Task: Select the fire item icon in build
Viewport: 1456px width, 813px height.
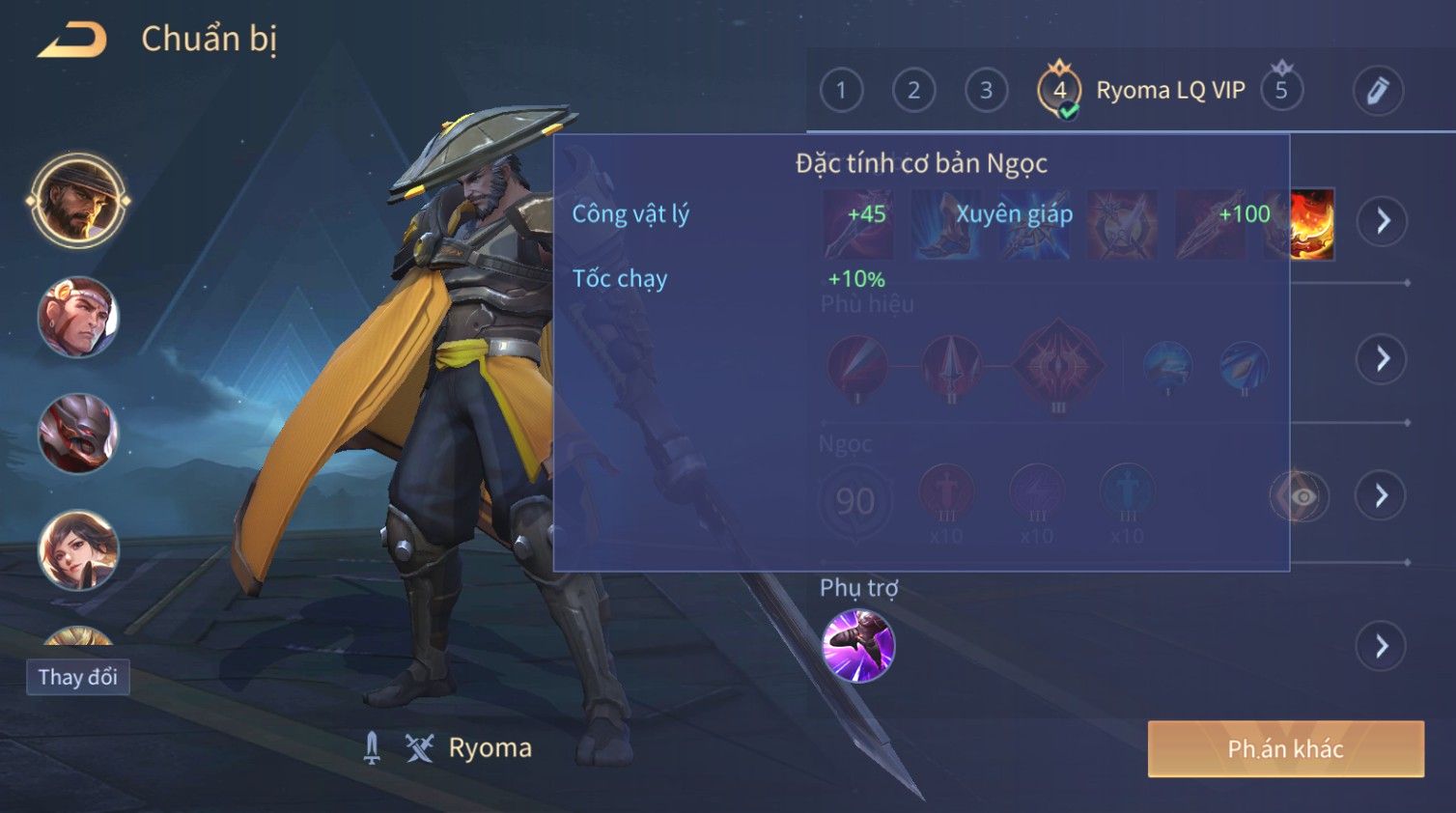Action: click(1311, 224)
